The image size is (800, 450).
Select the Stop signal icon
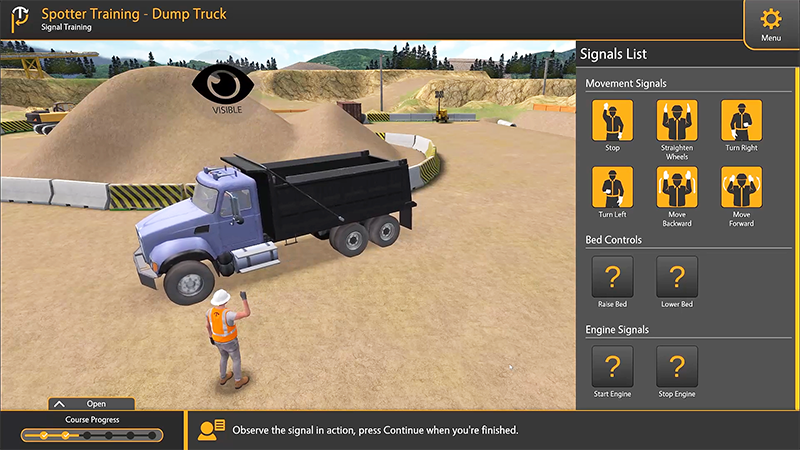613,120
